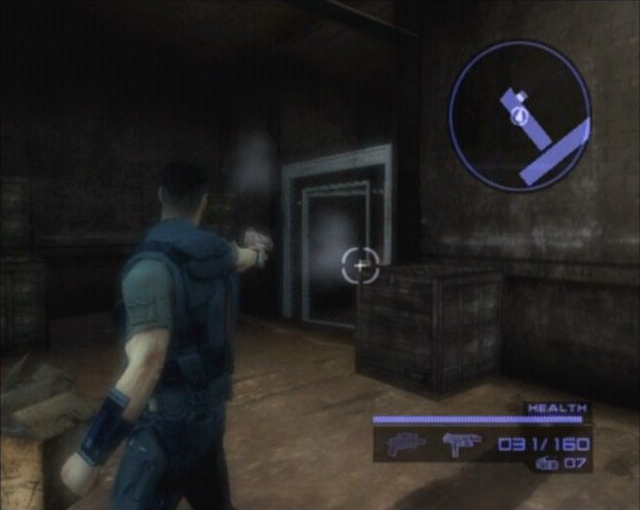Click the player position marker on the minimap
The width and height of the screenshot is (640, 510).
(x=519, y=116)
